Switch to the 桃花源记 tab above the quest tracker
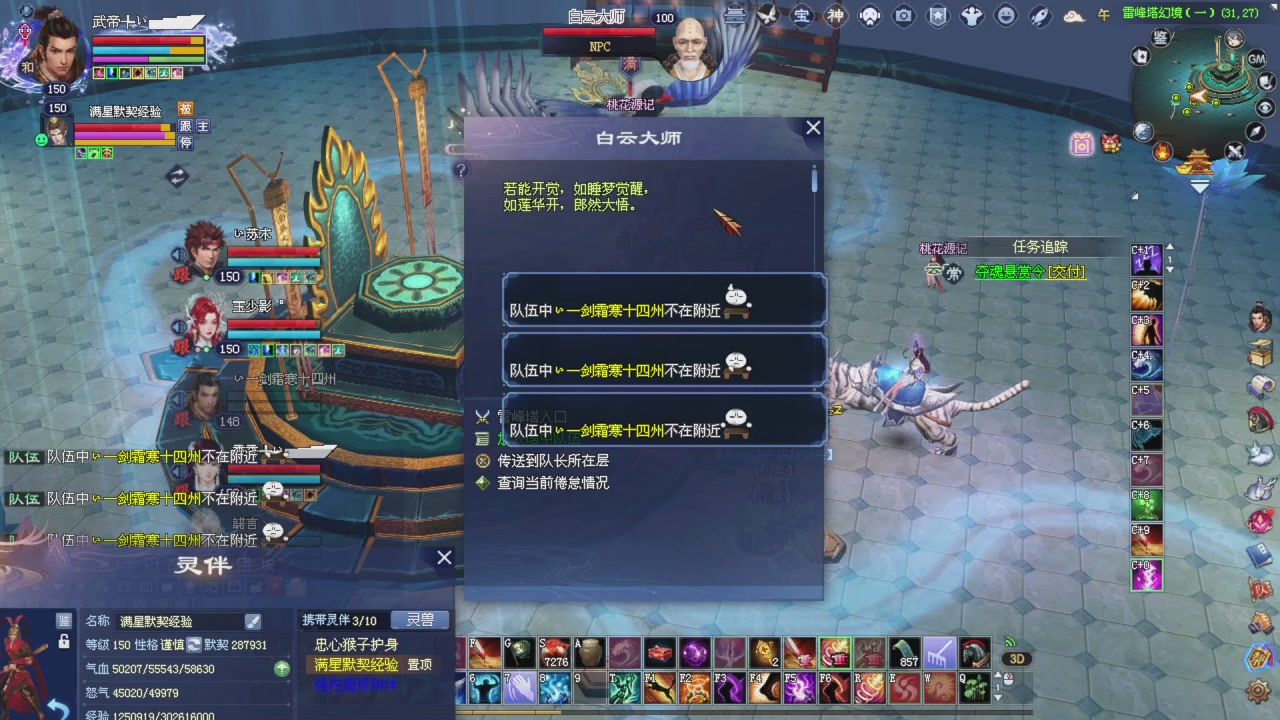Screen dimensions: 1280x720 click(x=944, y=246)
